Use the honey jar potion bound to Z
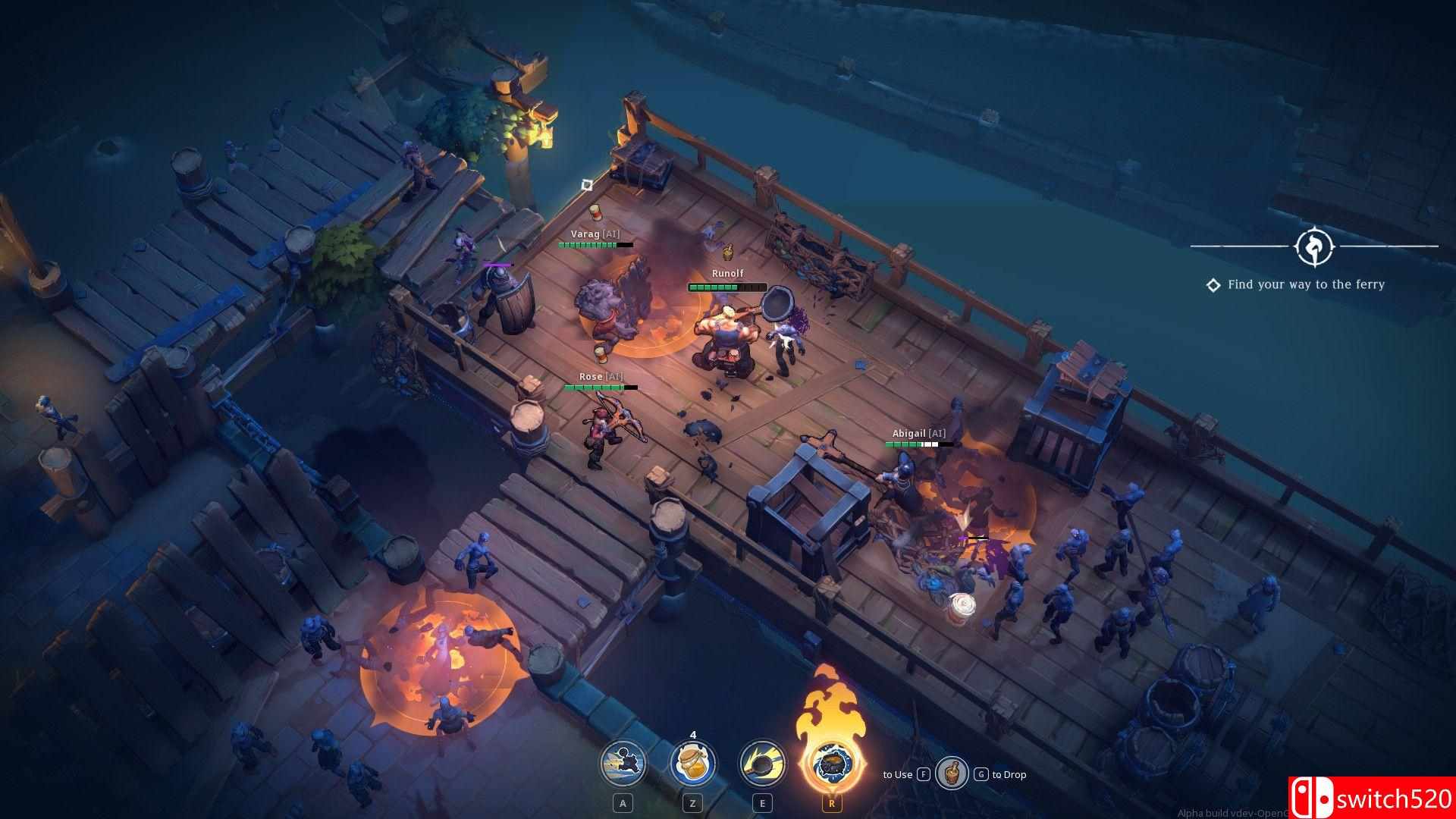This screenshot has width=1456, height=819. 695,764
